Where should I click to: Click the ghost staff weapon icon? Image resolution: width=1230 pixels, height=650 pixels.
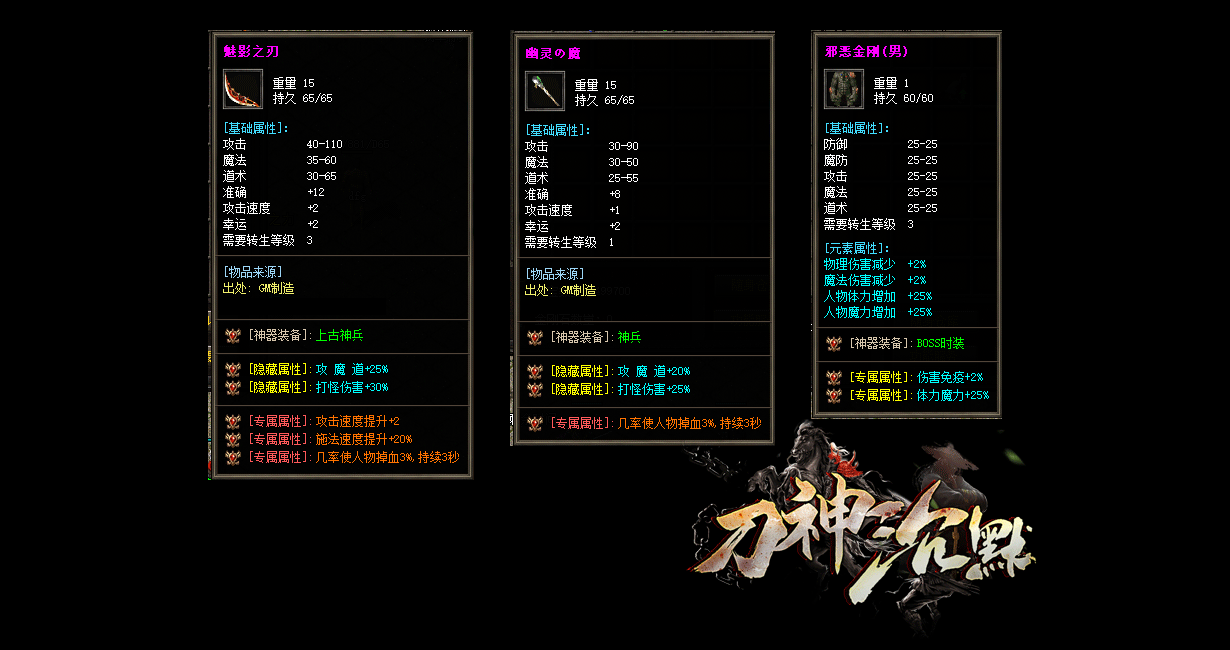(545, 91)
